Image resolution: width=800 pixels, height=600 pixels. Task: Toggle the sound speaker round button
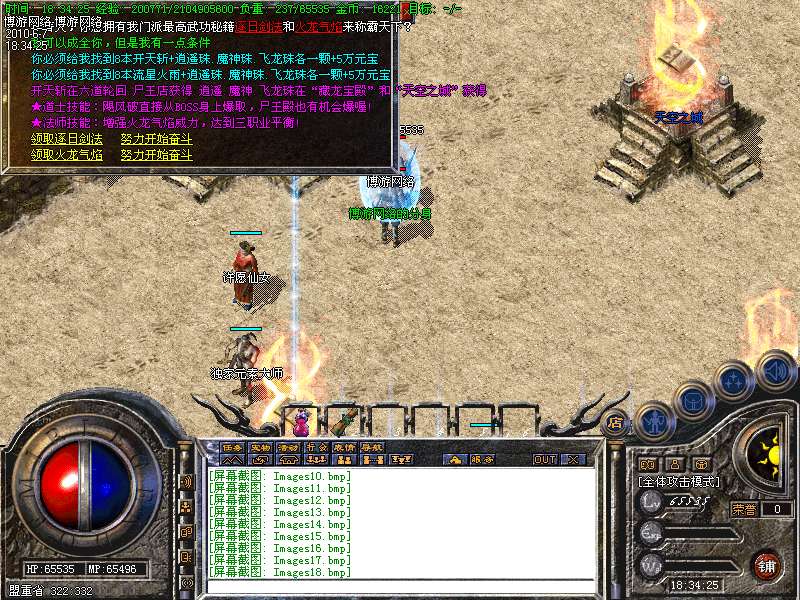point(776,369)
